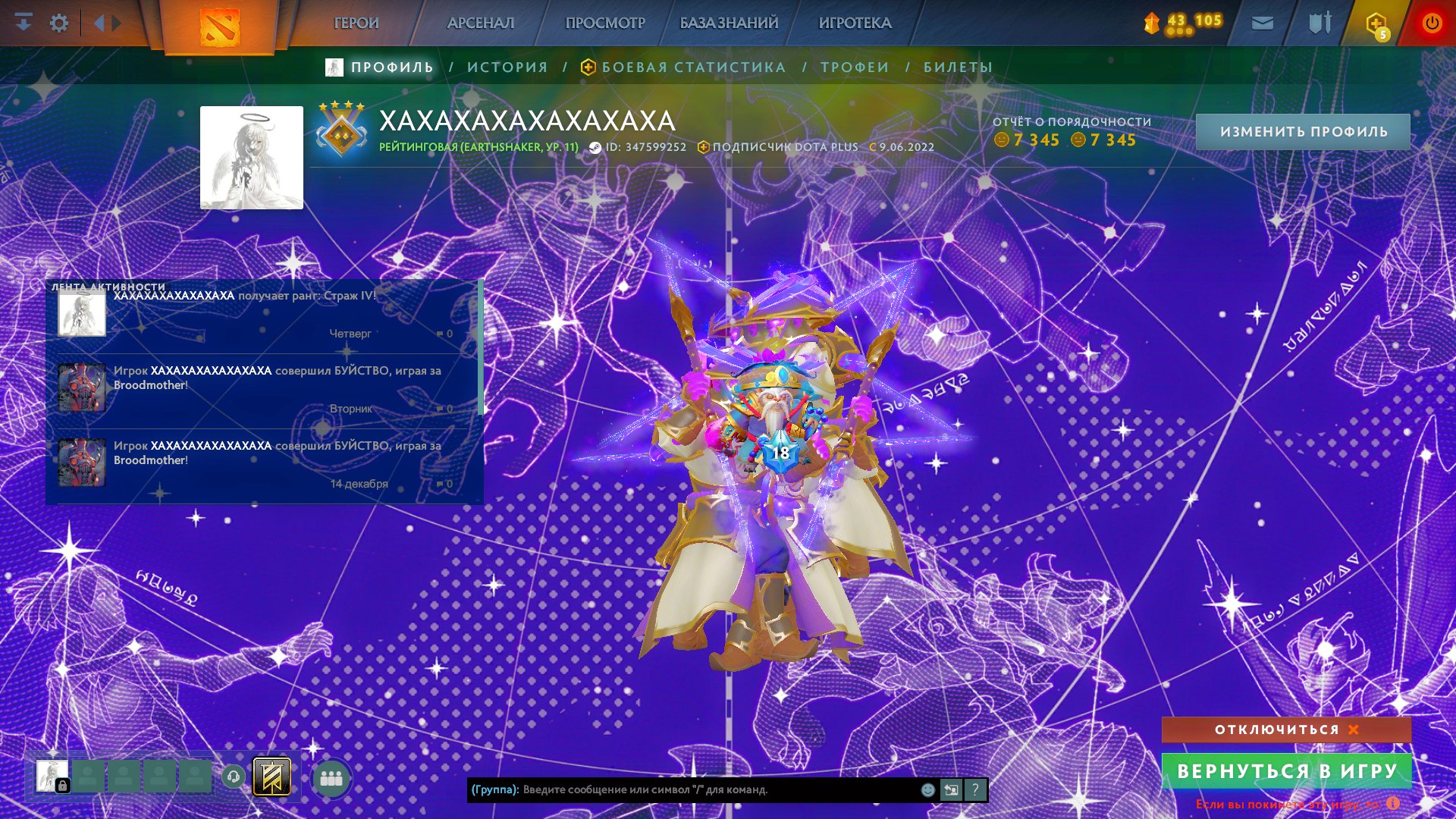
Task: Open the chat help question mark
Action: [975, 791]
